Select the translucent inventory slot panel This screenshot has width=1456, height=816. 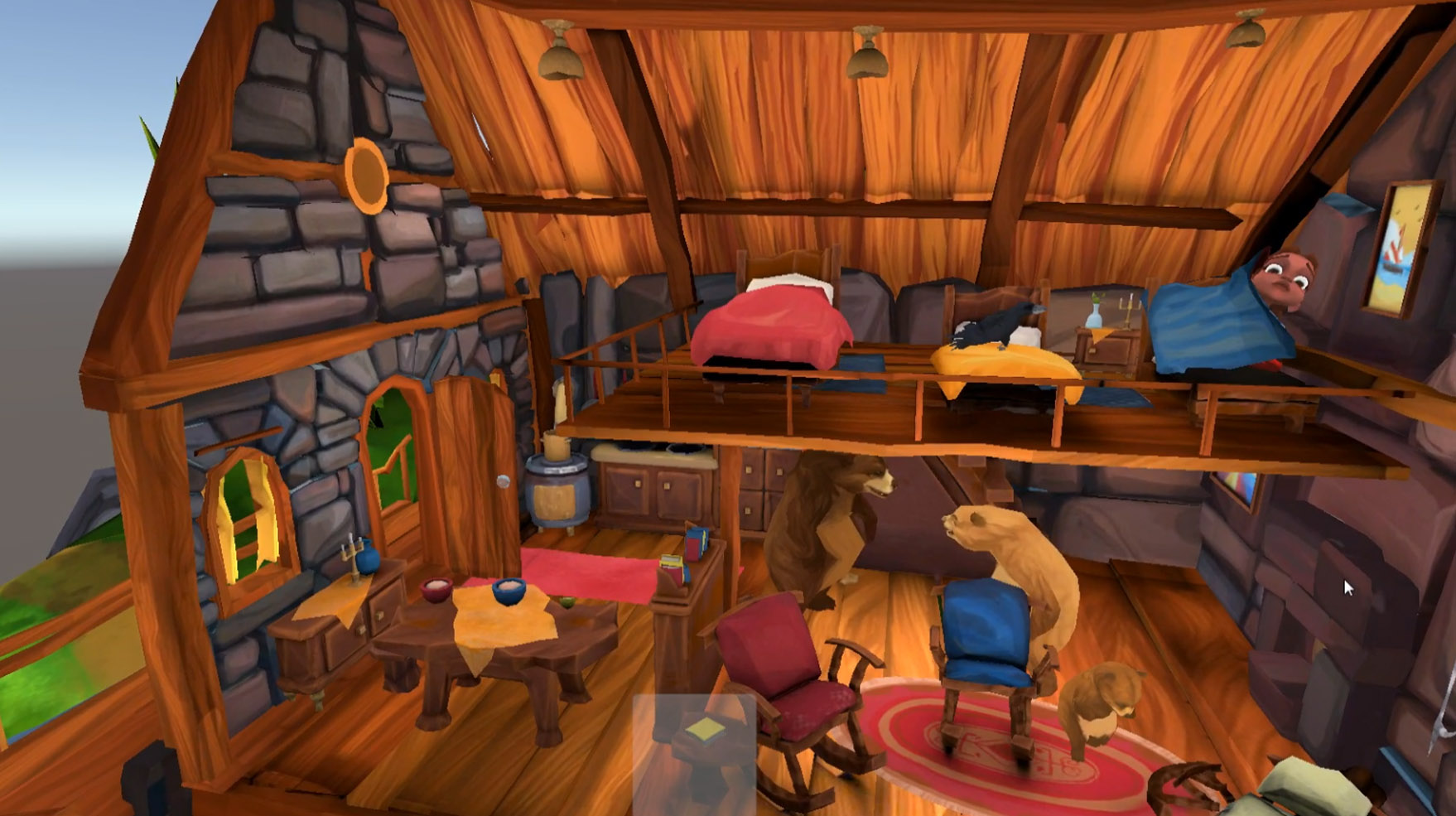click(694, 752)
